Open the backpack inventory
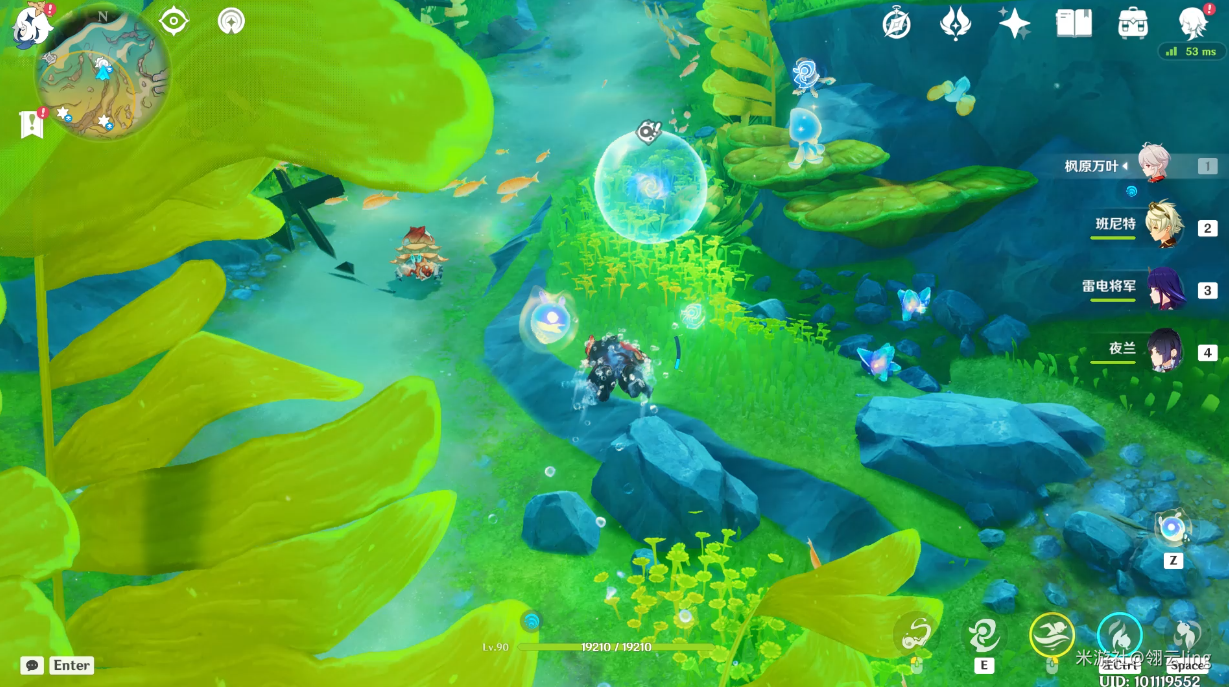This screenshot has height=687, width=1229. 1133,24
